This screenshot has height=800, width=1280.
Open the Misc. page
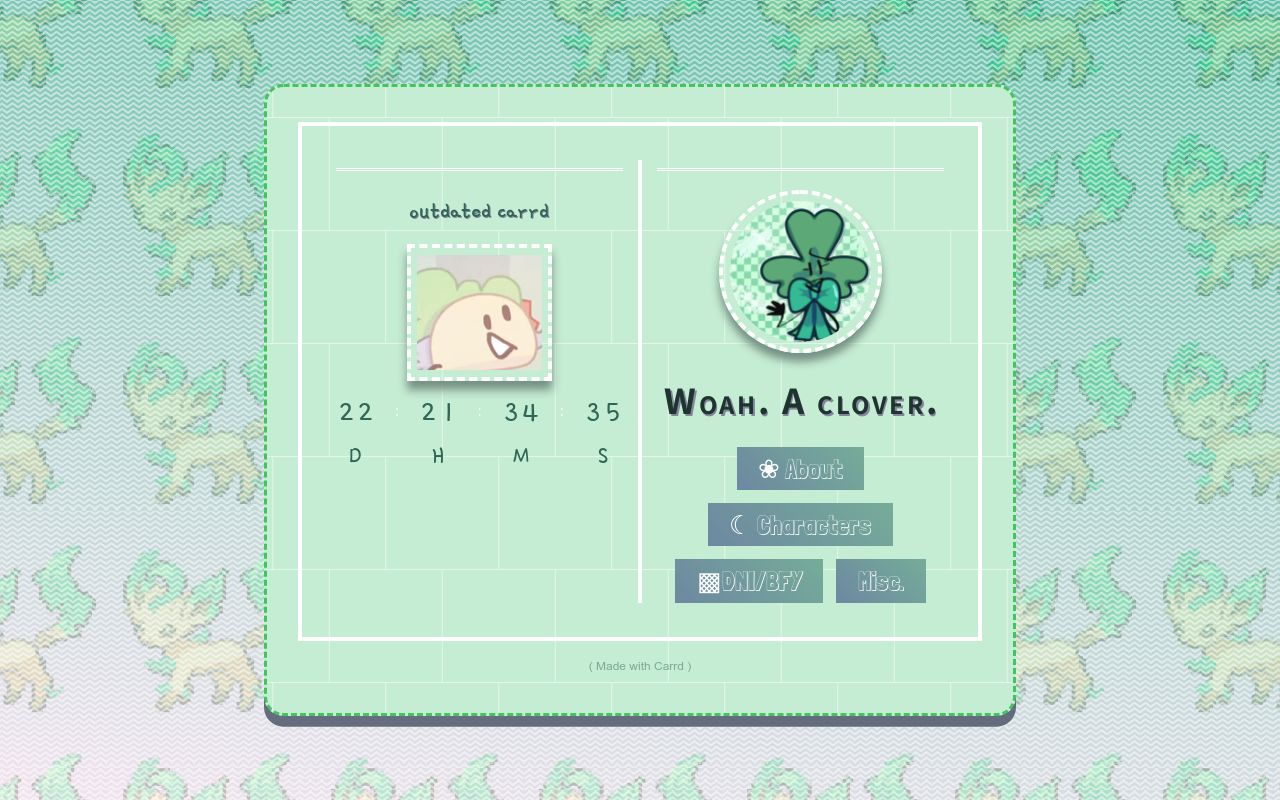[x=880, y=580]
